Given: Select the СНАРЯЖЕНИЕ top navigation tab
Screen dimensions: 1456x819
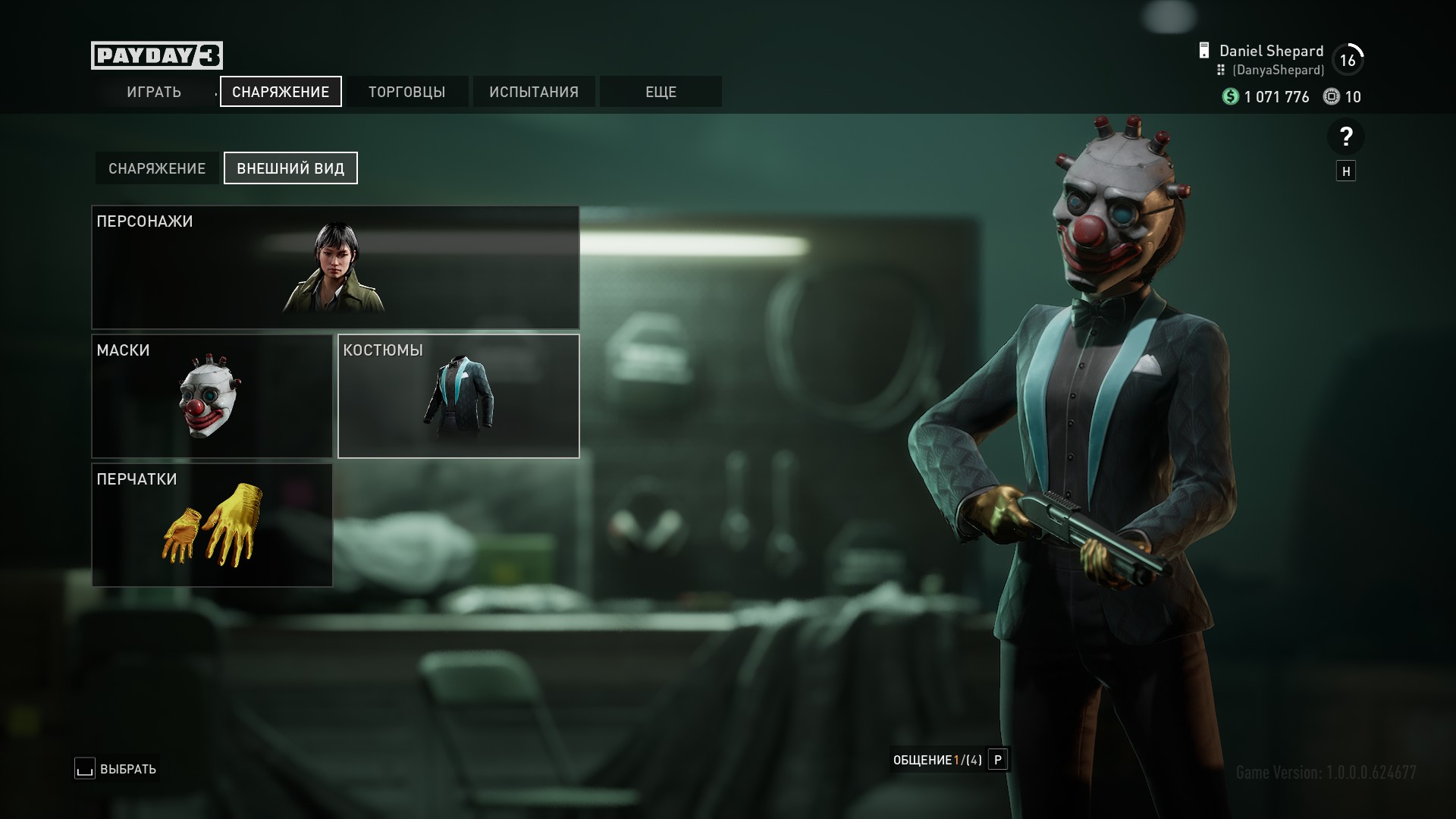Looking at the screenshot, I should click(x=281, y=92).
